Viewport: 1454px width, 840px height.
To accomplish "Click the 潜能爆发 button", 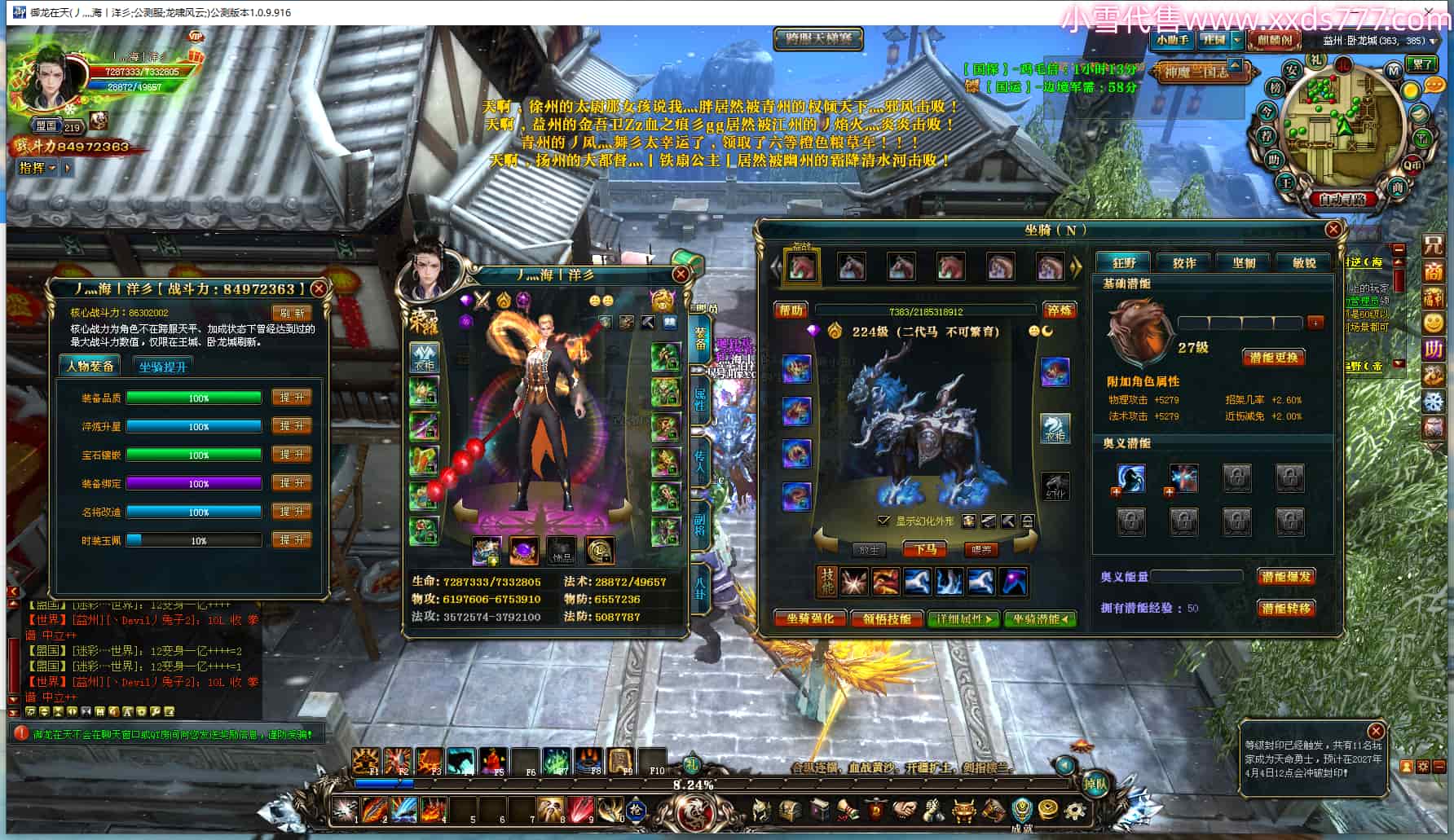I will (x=1286, y=577).
